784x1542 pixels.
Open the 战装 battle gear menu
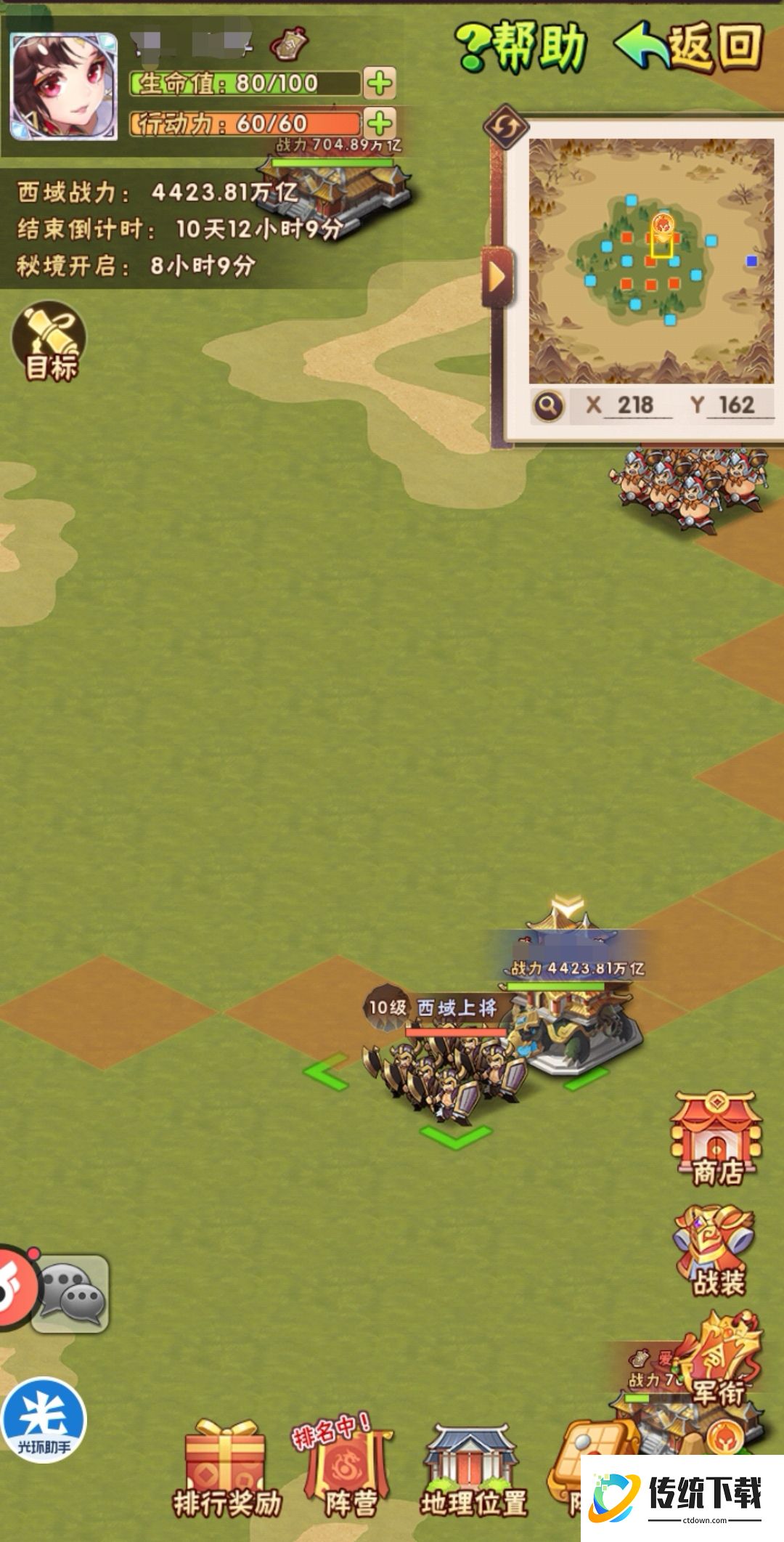717,1252
